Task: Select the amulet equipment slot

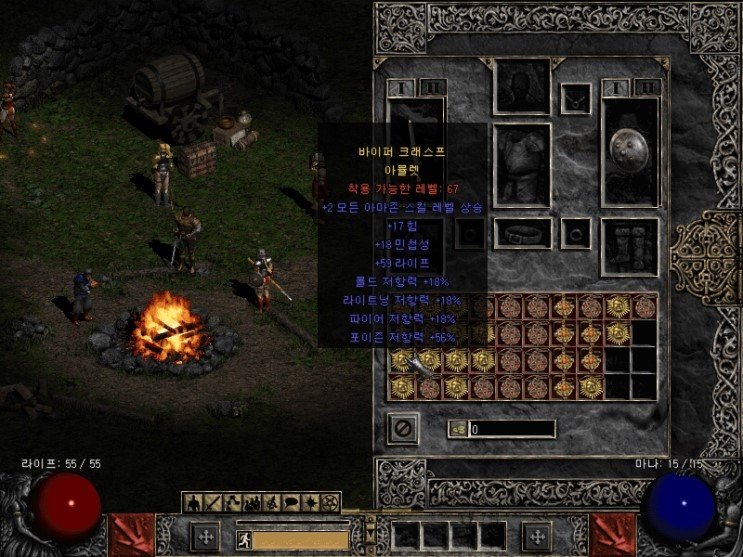Action: 575,98
